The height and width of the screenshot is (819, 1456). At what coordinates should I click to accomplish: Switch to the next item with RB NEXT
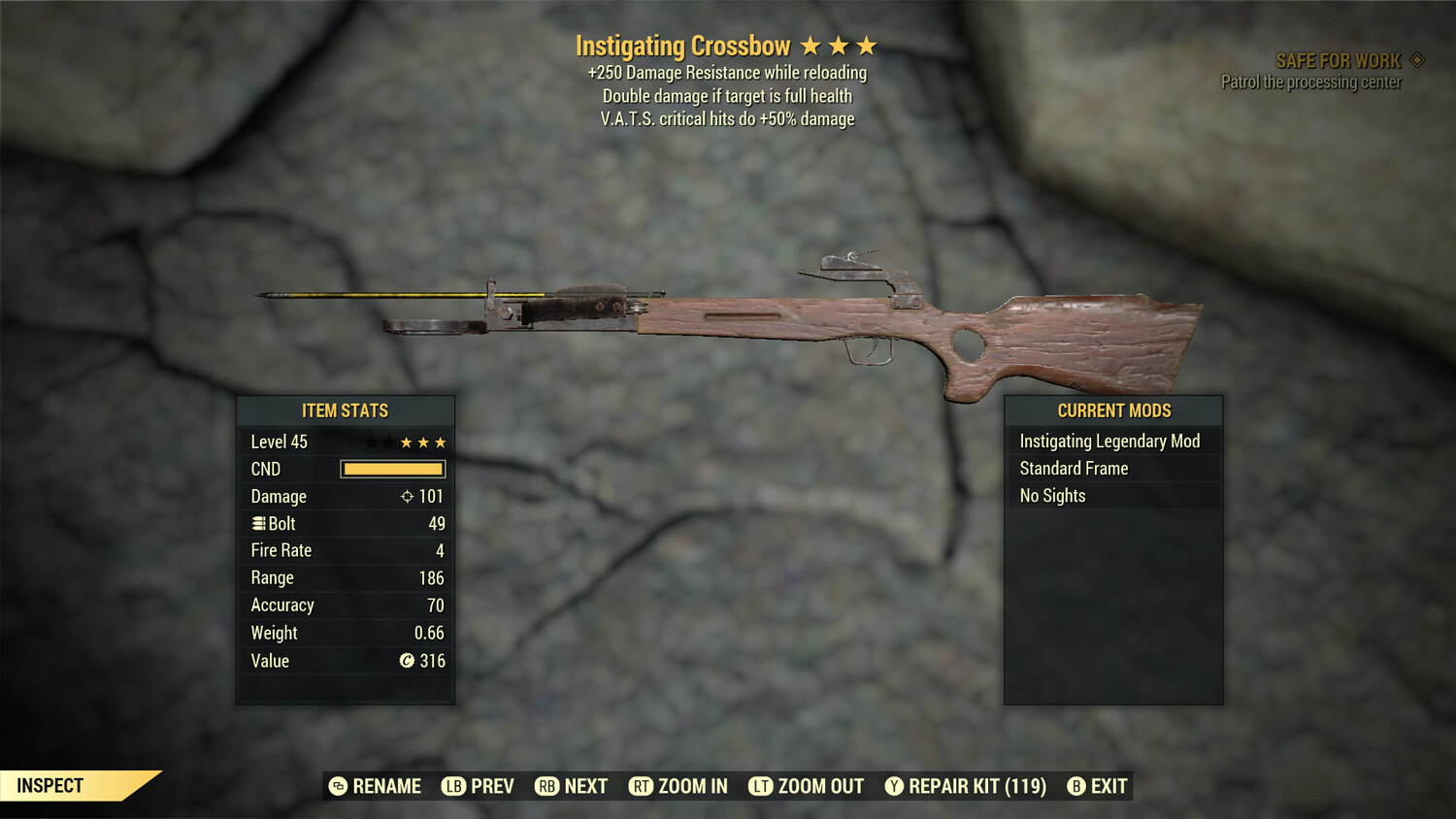[571, 786]
